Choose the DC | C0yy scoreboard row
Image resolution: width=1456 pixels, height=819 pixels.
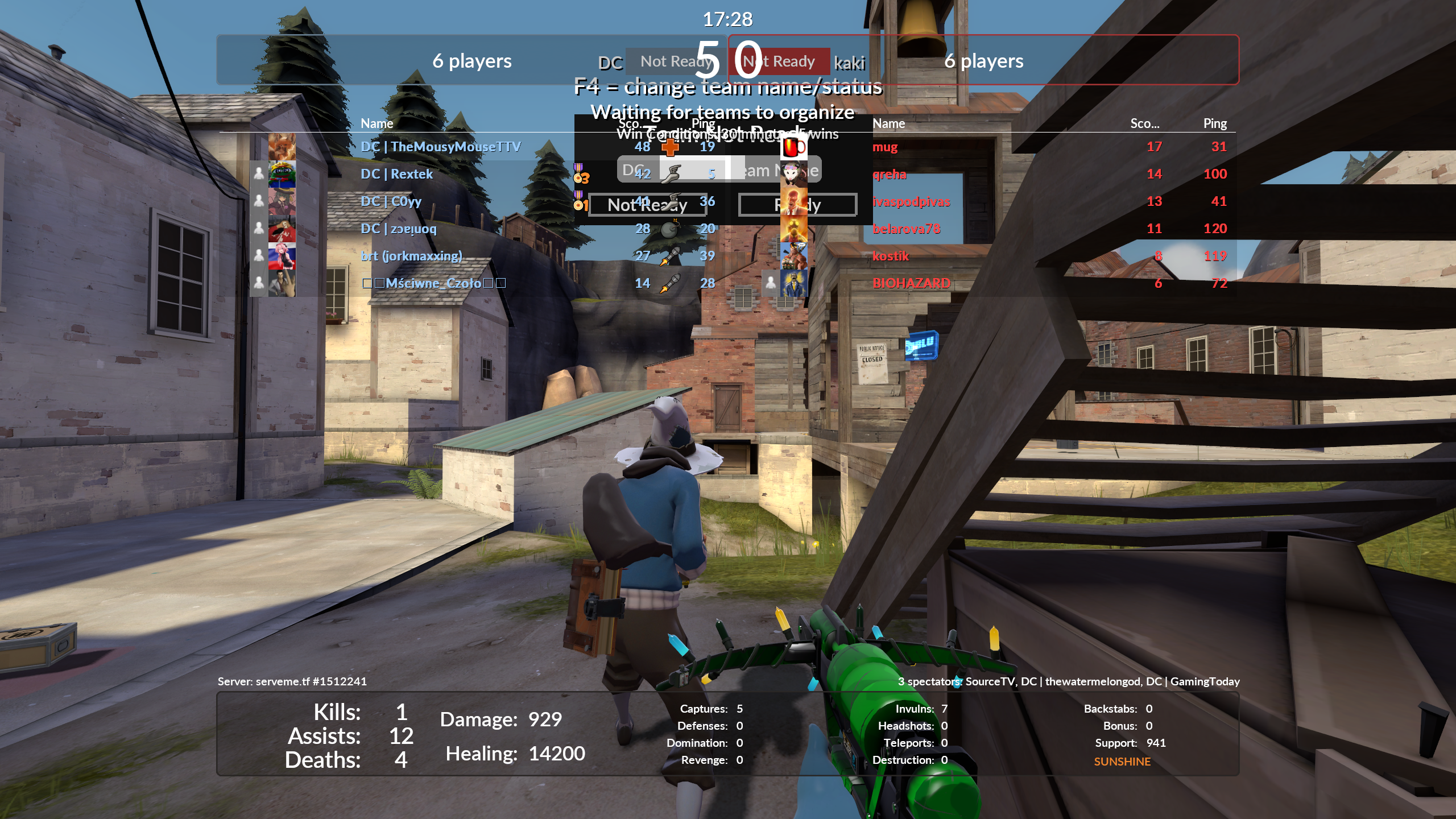(391, 201)
